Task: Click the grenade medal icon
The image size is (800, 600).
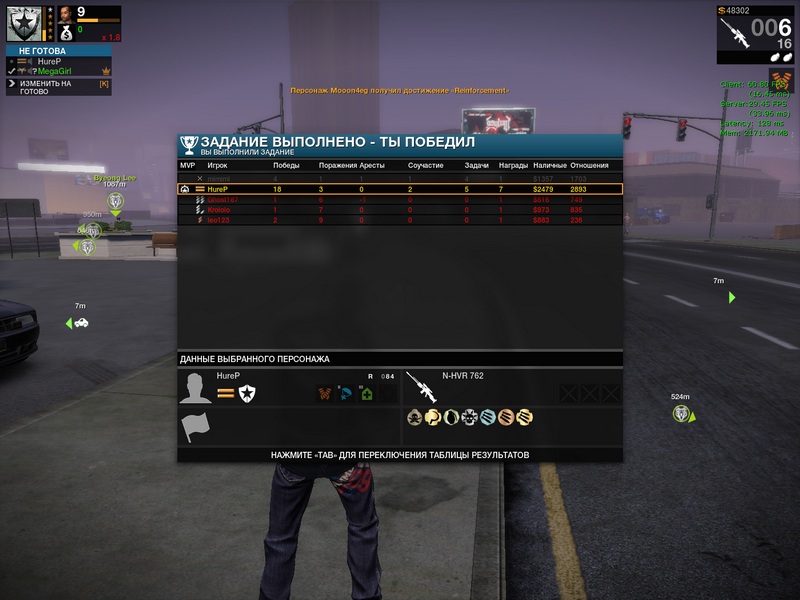Action: [x=450, y=417]
